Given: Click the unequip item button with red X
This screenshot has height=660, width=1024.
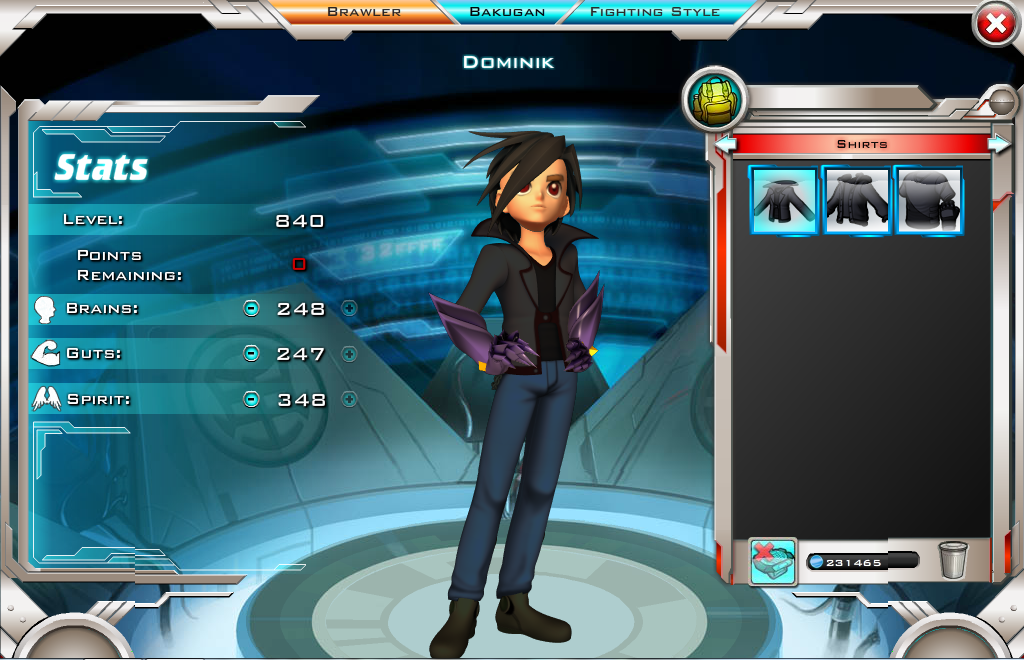Looking at the screenshot, I should click(772, 561).
